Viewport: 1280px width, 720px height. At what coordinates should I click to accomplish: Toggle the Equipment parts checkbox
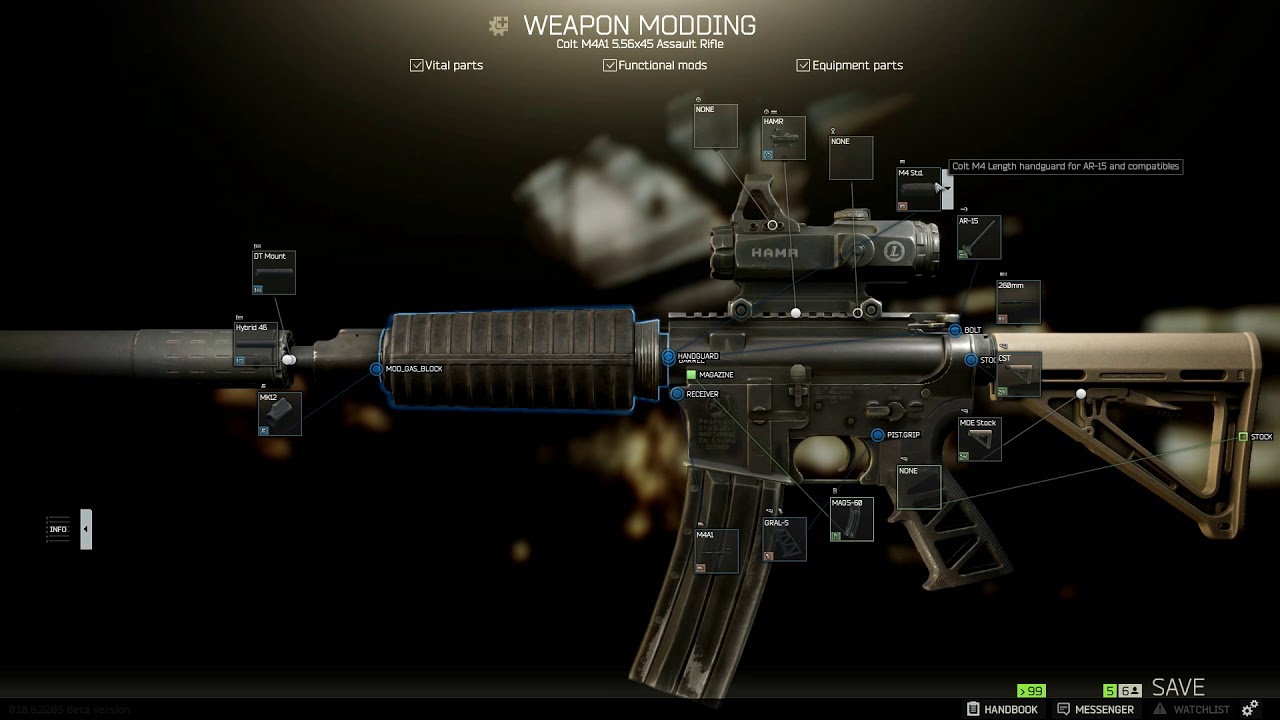[x=803, y=65]
